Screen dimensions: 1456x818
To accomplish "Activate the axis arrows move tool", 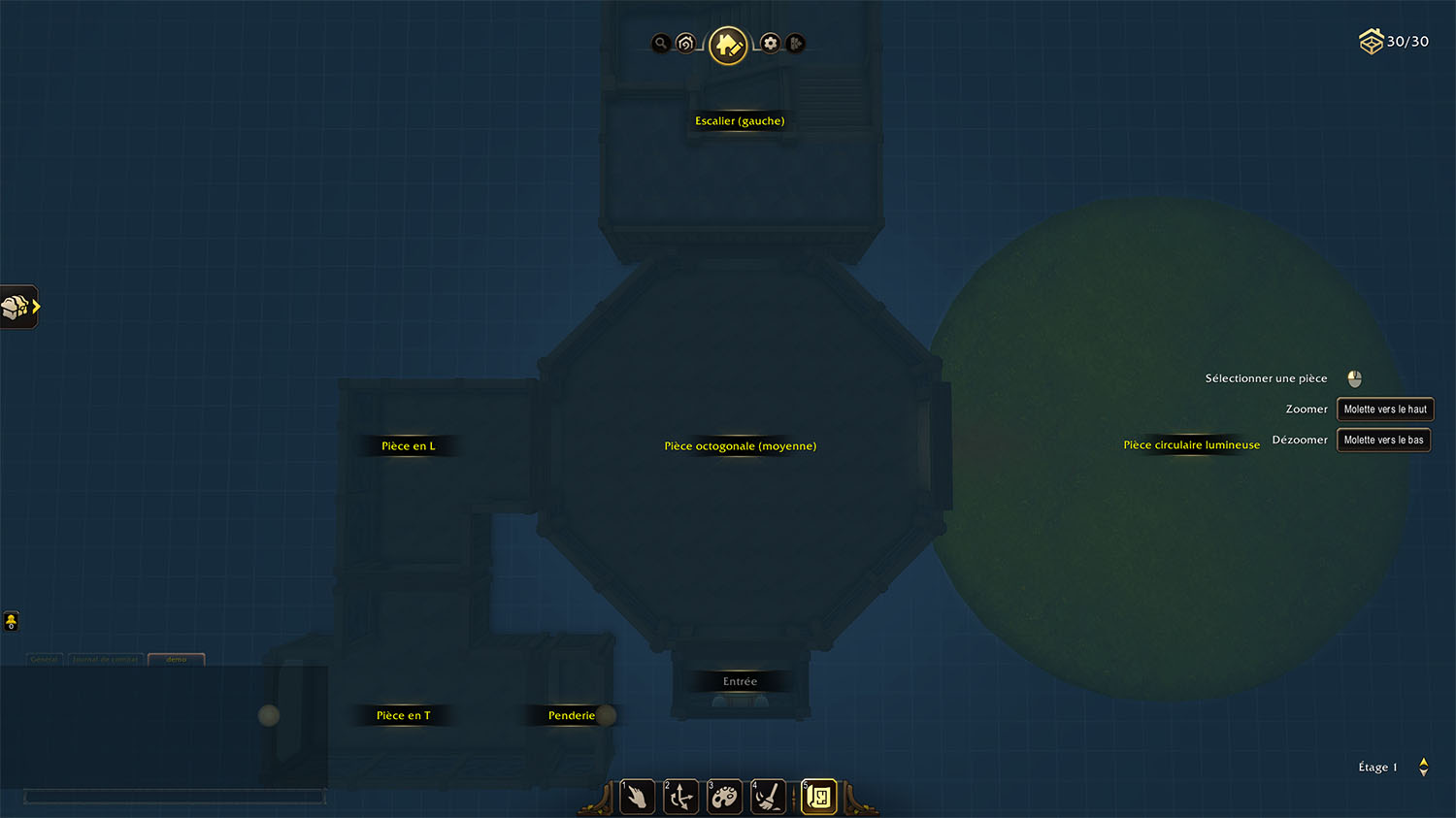I will tap(680, 798).
